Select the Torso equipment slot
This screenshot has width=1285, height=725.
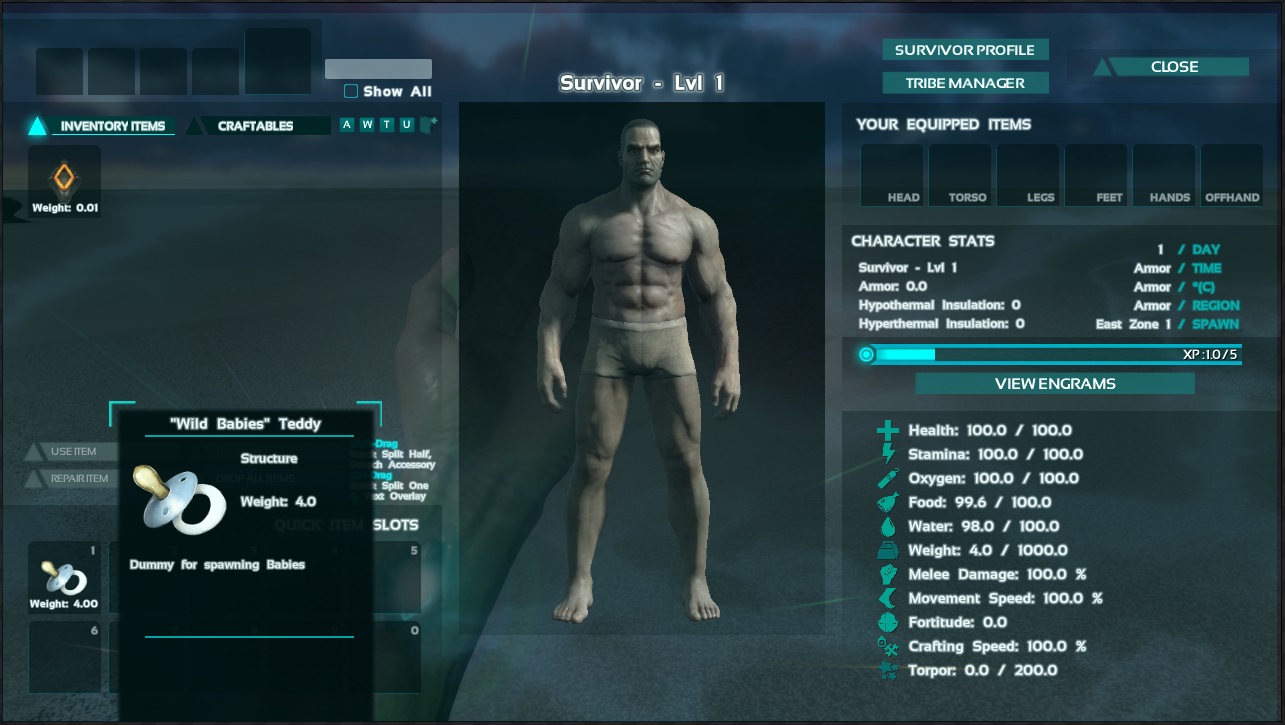pos(960,175)
